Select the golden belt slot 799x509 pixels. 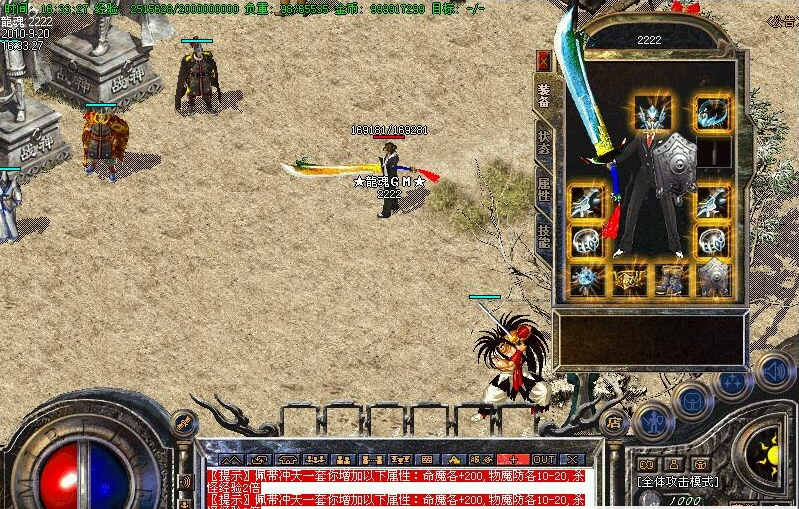629,279
